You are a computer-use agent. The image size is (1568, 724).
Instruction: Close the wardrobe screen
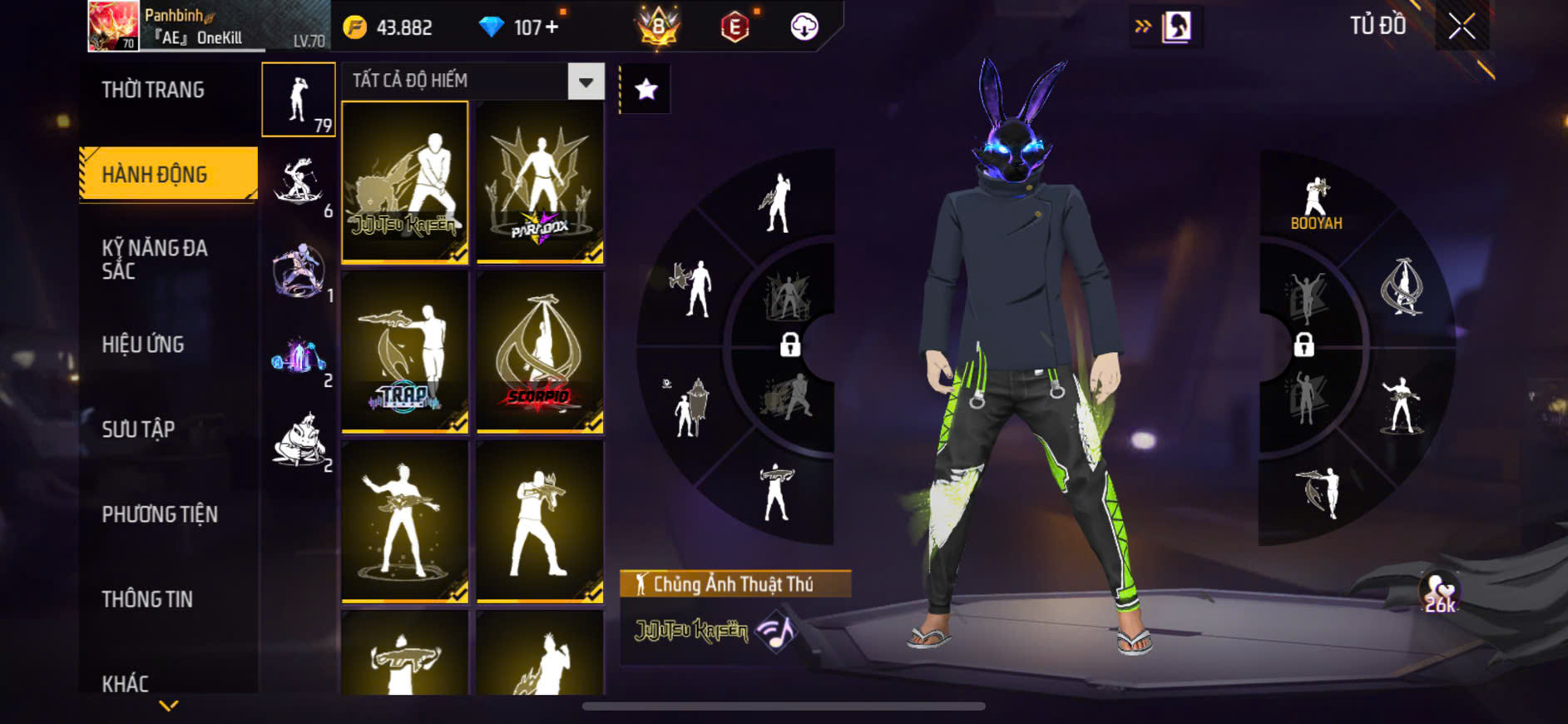pyautogui.click(x=1462, y=27)
